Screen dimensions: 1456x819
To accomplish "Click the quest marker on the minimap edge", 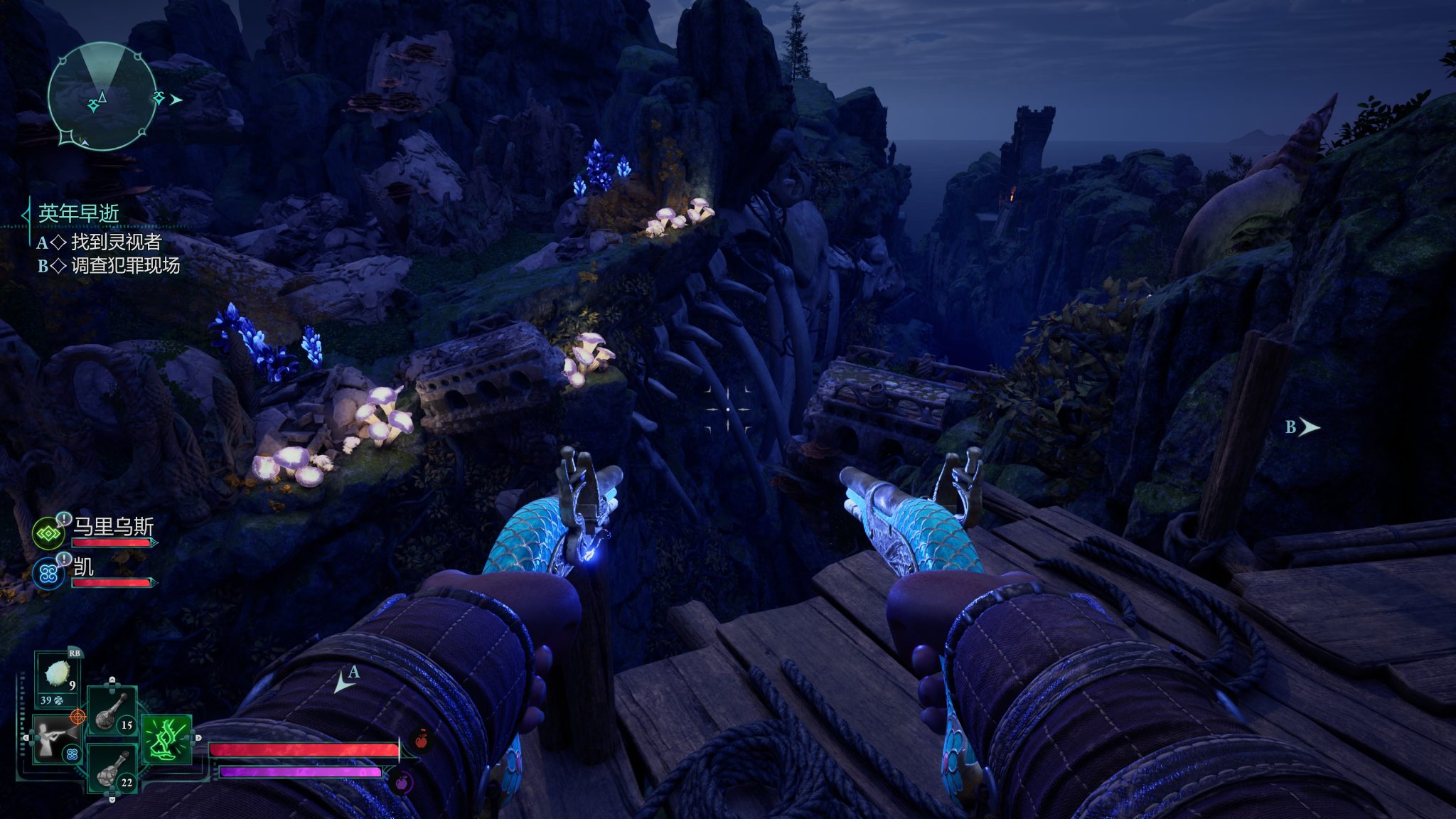I will [x=159, y=97].
